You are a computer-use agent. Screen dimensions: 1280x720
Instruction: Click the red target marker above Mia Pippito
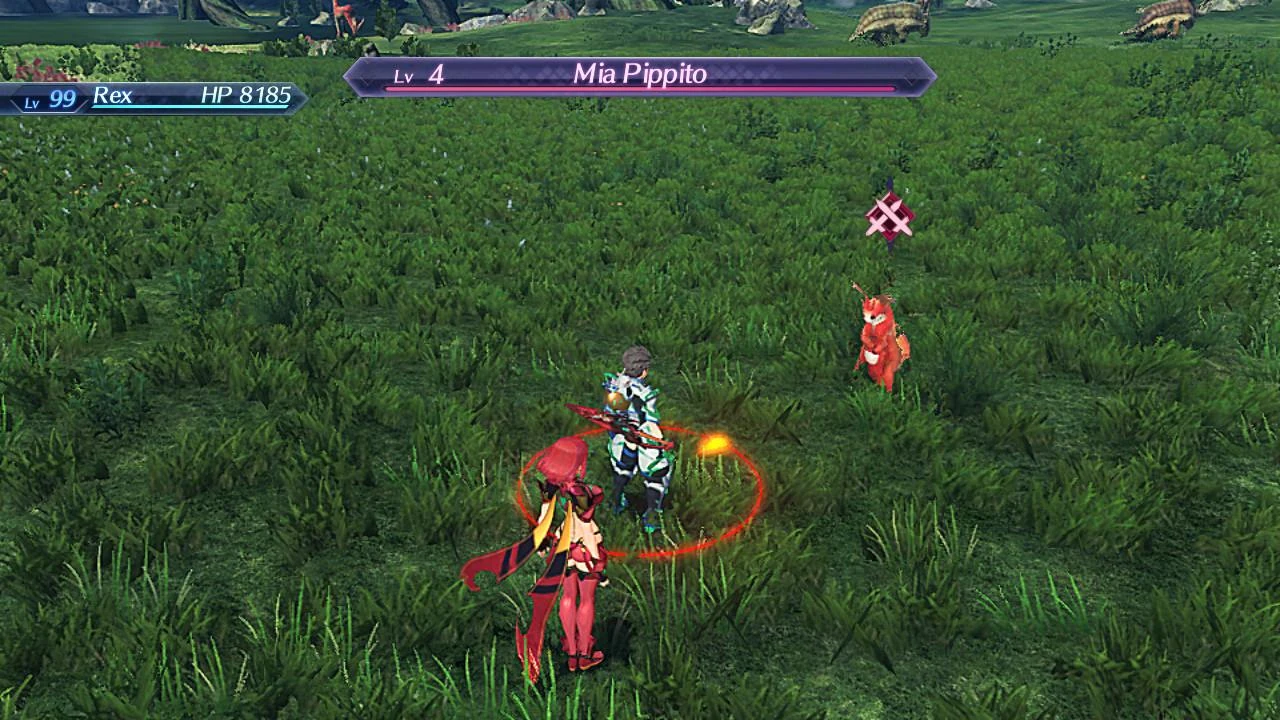pos(888,214)
